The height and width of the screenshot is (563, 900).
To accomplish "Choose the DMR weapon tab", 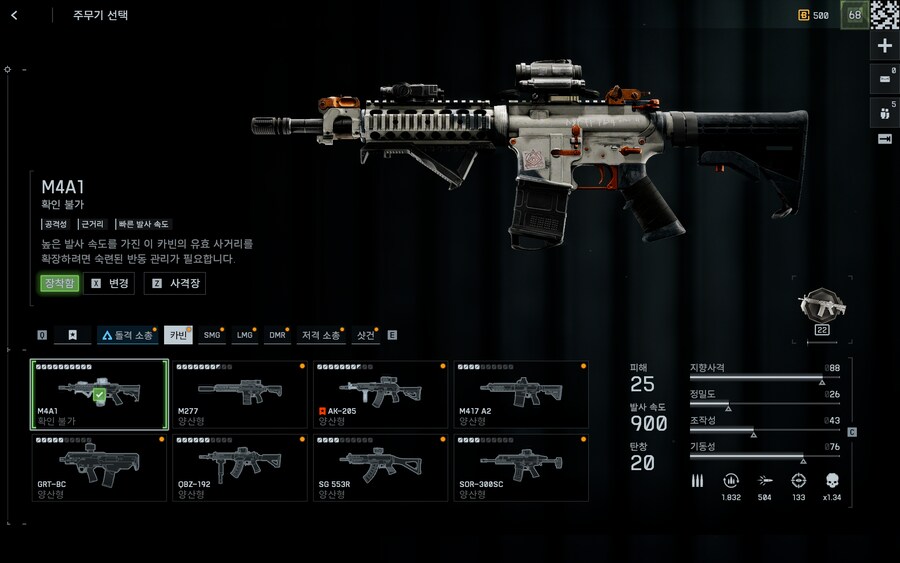I will tap(277, 335).
